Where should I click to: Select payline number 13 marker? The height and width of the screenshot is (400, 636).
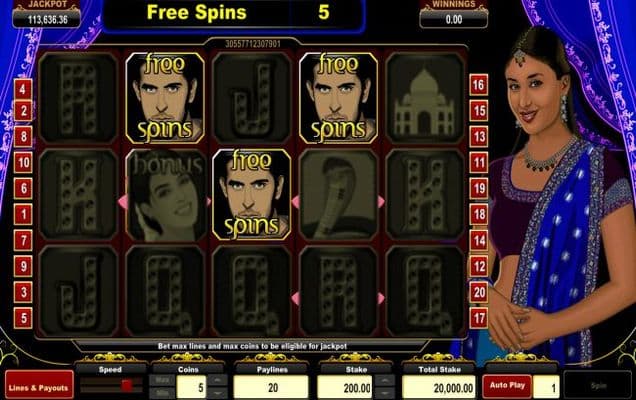tap(479, 136)
